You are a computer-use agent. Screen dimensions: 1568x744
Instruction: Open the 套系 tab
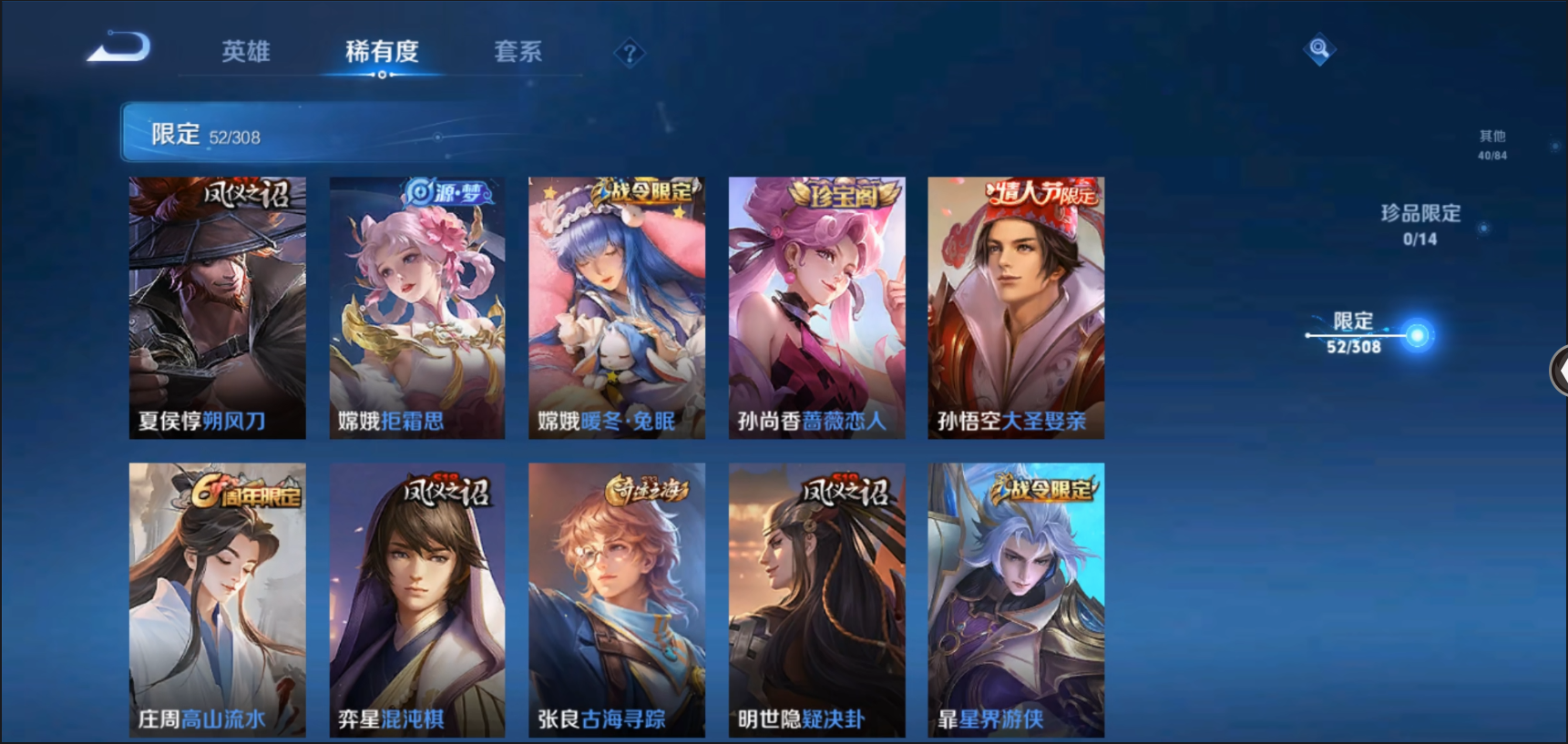point(518,51)
